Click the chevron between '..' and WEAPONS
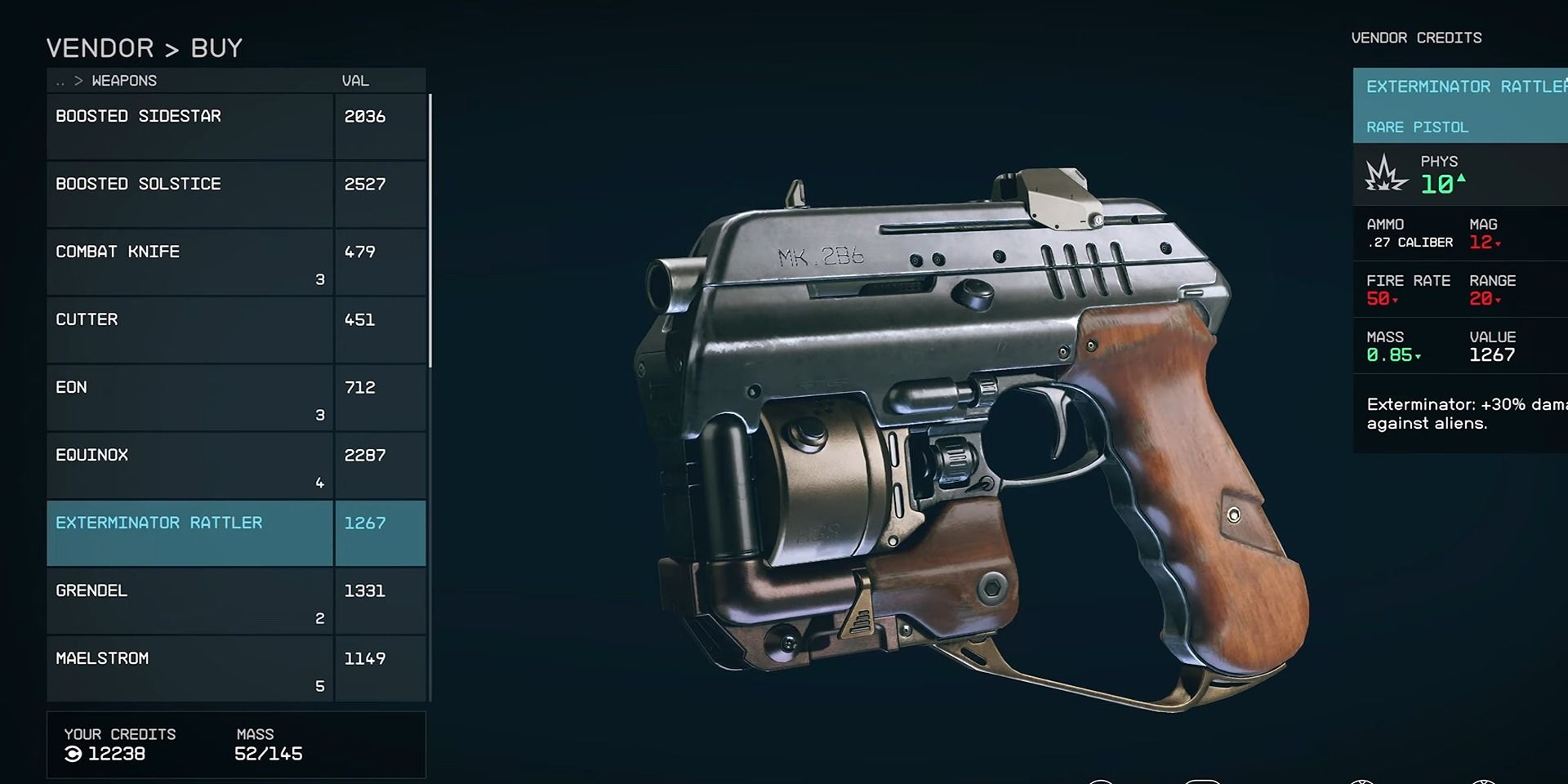This screenshot has width=1568, height=784. [x=78, y=80]
